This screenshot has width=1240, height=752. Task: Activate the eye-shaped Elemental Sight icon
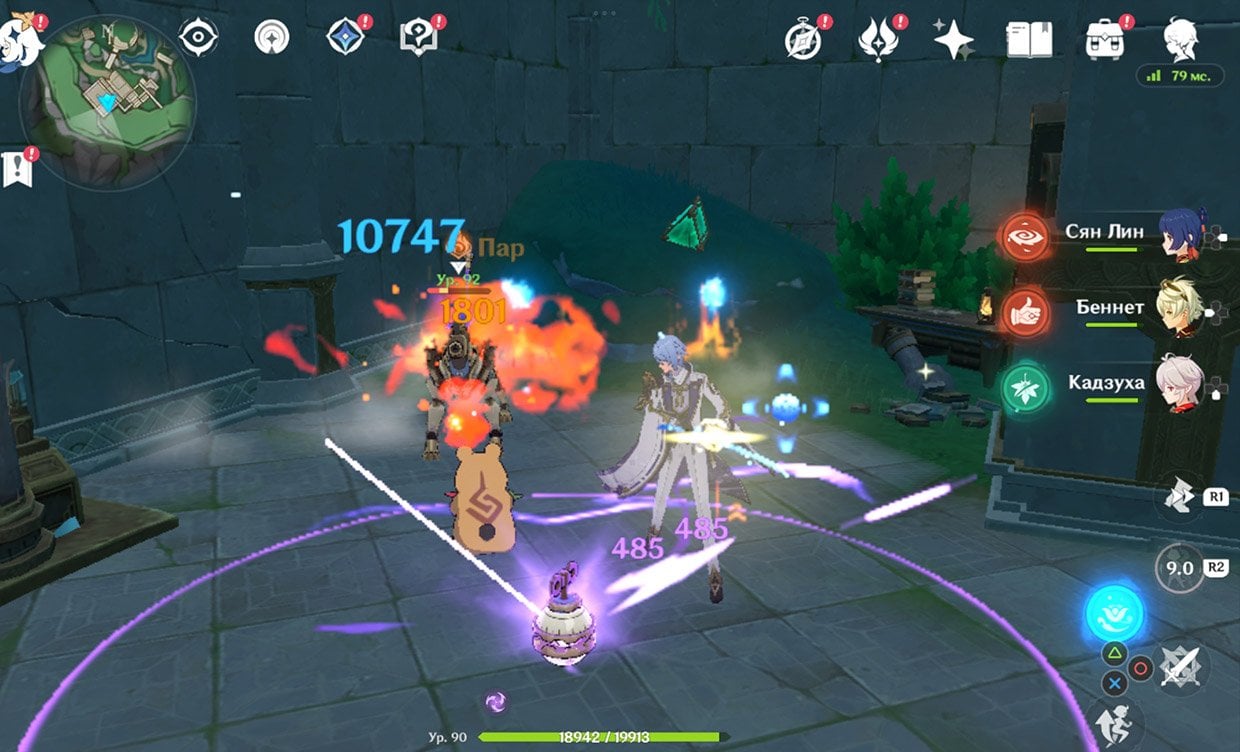pyautogui.click(x=199, y=38)
